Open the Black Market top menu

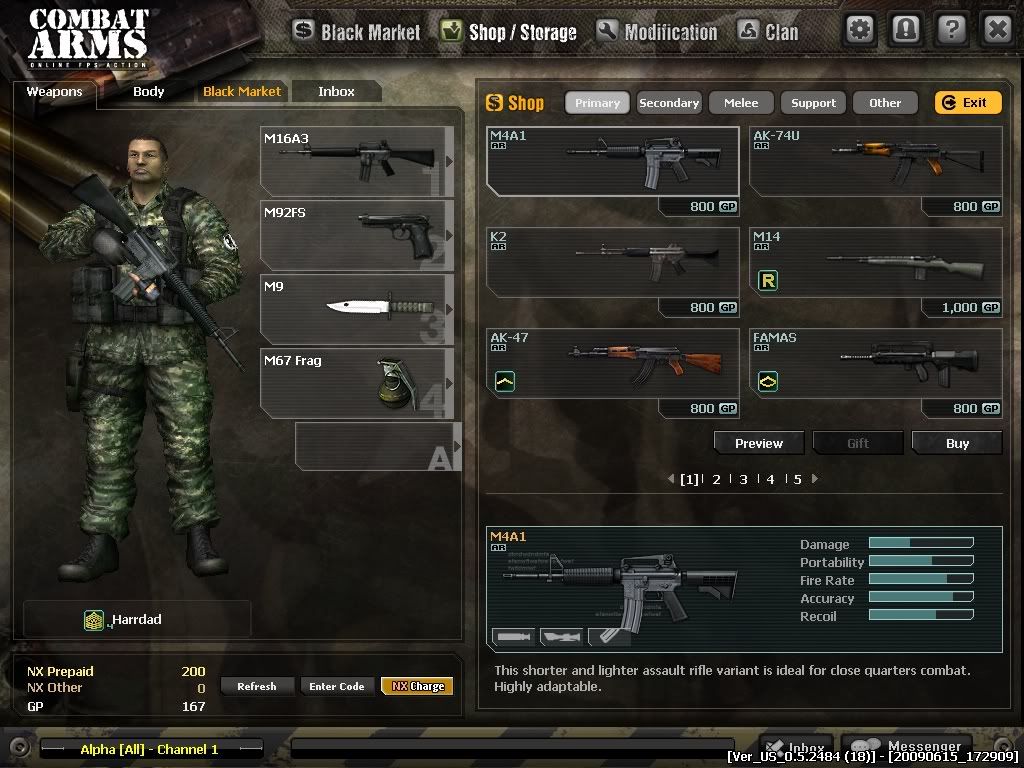357,32
